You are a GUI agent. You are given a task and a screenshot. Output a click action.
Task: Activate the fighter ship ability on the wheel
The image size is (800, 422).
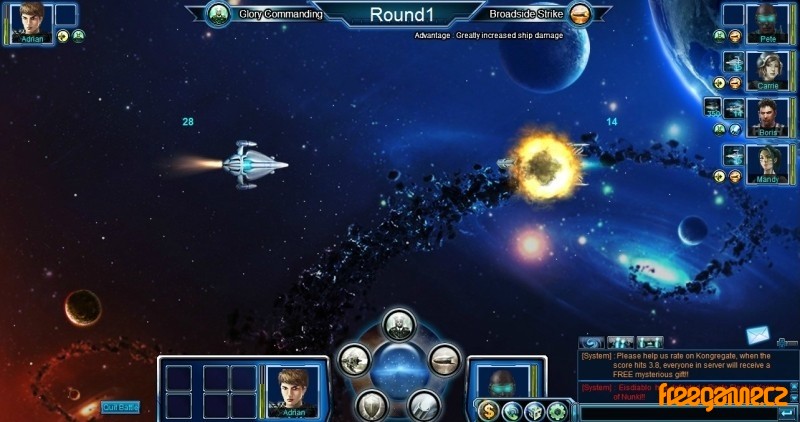tap(355, 360)
